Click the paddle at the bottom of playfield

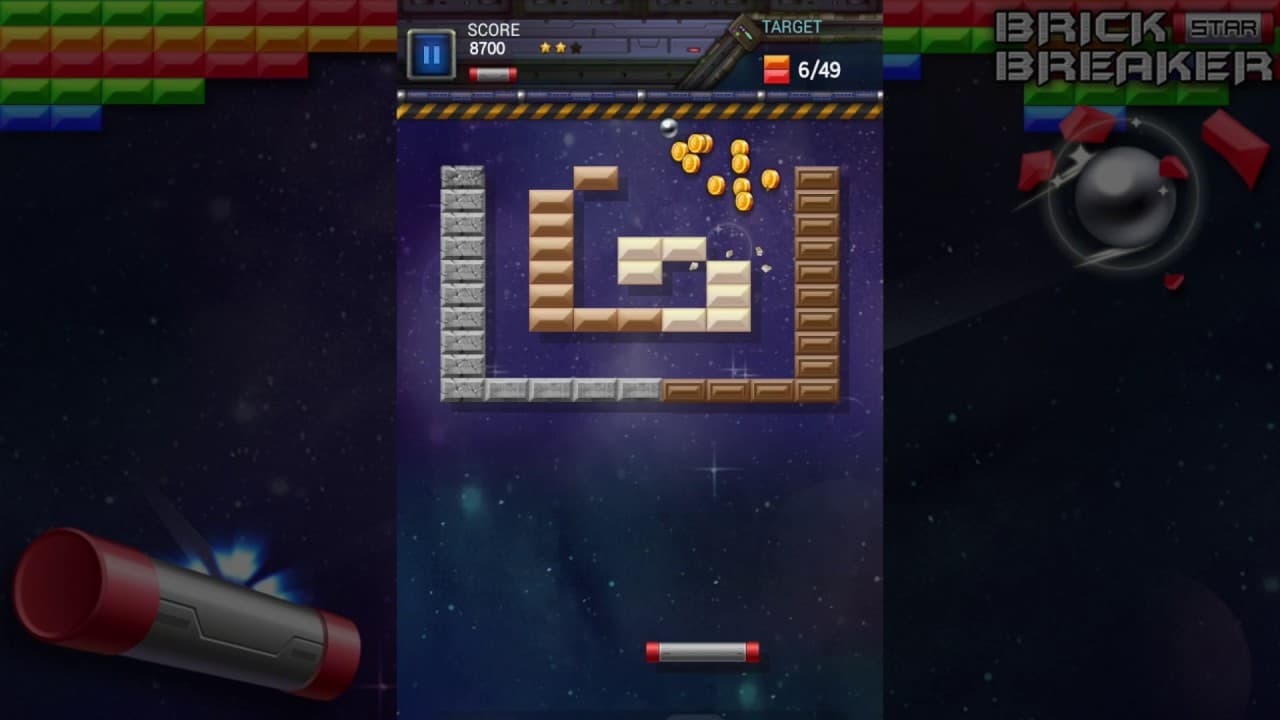[703, 652]
